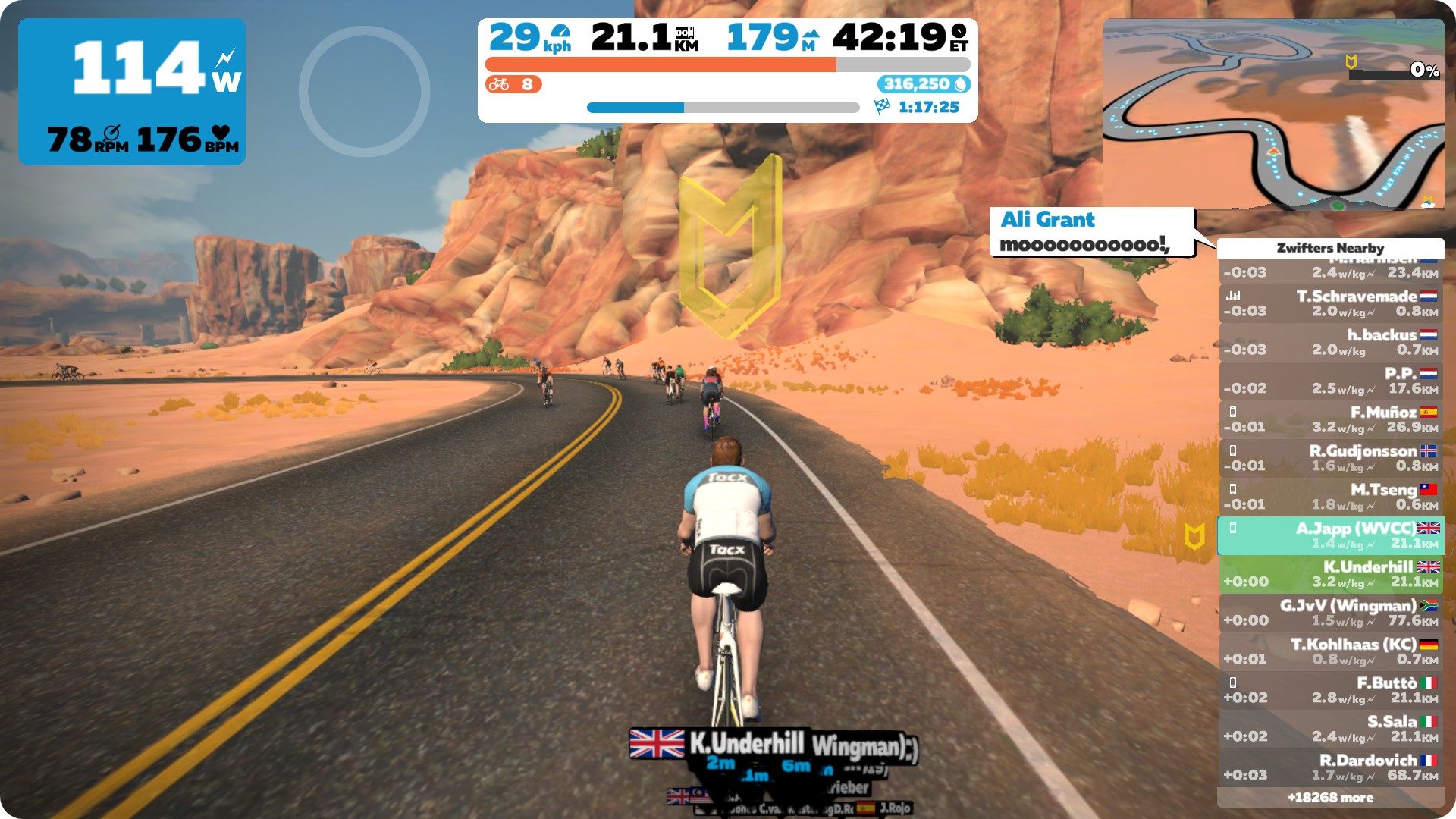Pick F.Buttò in the nearby list
The image size is (1456, 819).
pos(1331,690)
